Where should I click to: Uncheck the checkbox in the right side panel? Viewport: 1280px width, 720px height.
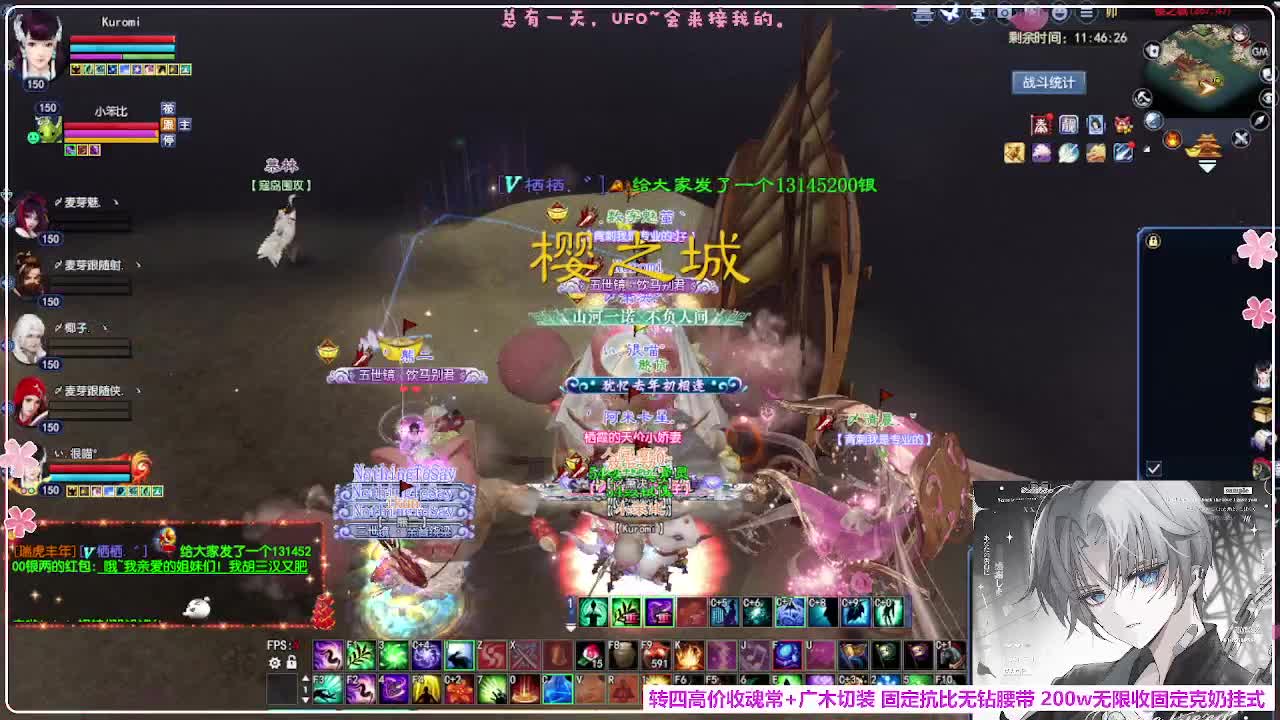click(1153, 465)
